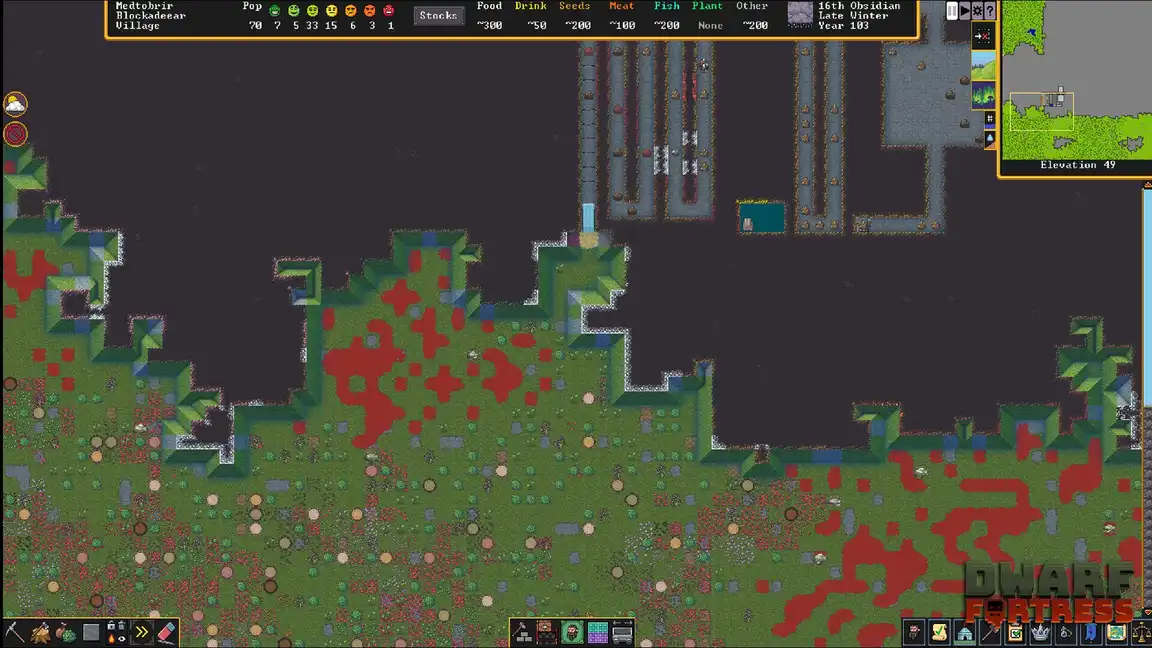Select the cavern layer view button

click(x=983, y=95)
